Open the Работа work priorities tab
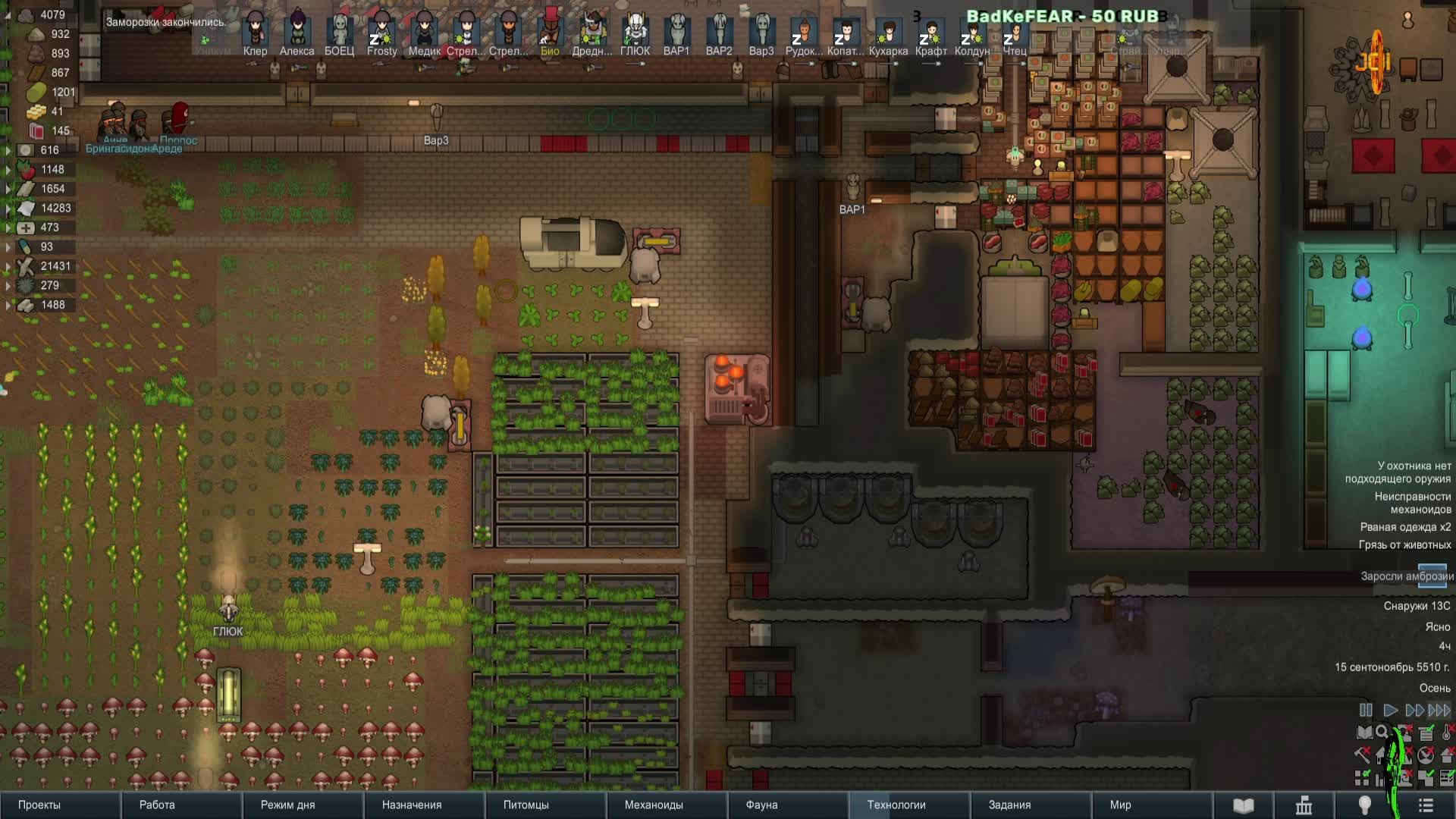The width and height of the screenshot is (1456, 819). [157, 805]
